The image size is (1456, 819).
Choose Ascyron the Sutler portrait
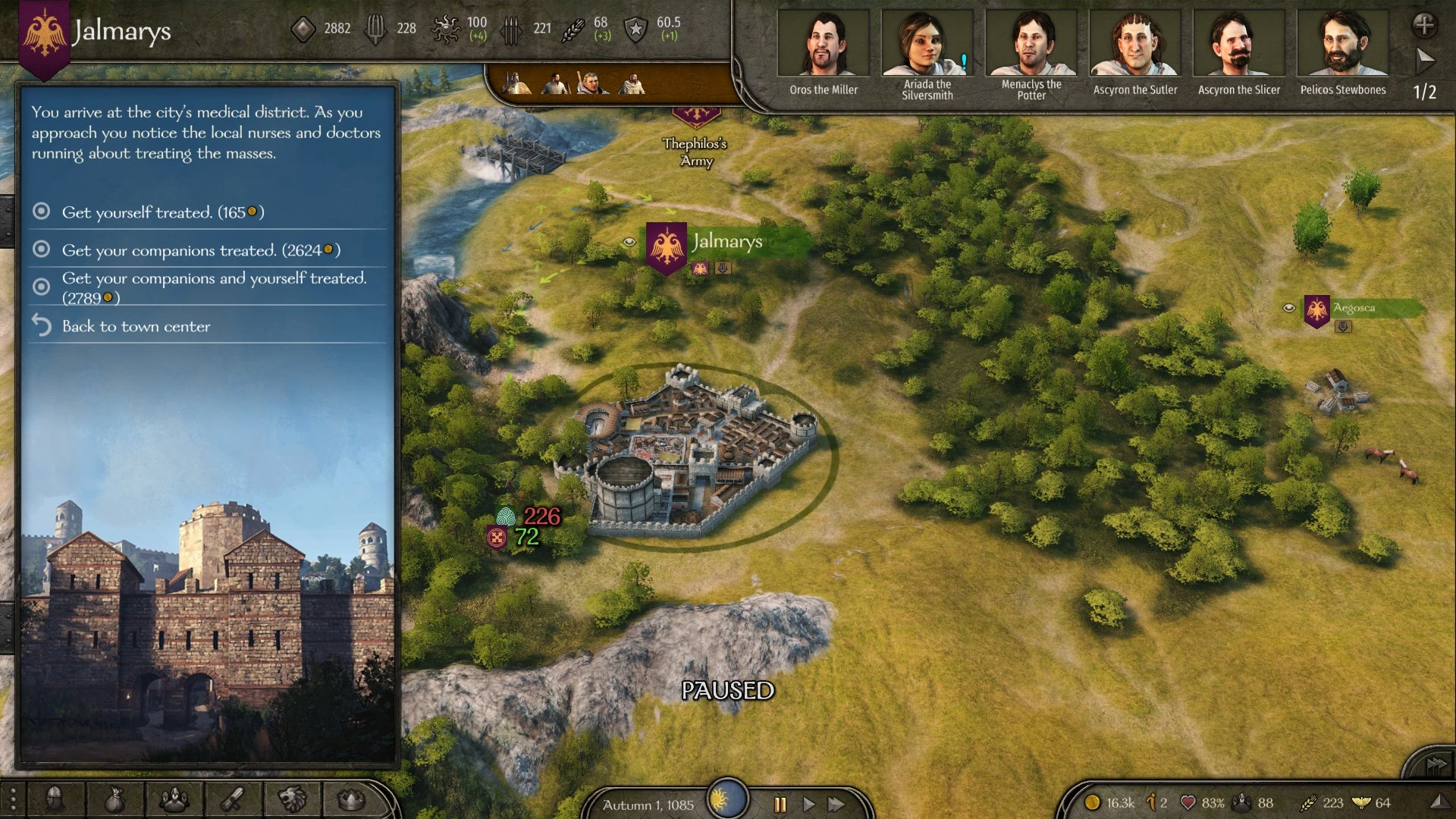[1134, 44]
